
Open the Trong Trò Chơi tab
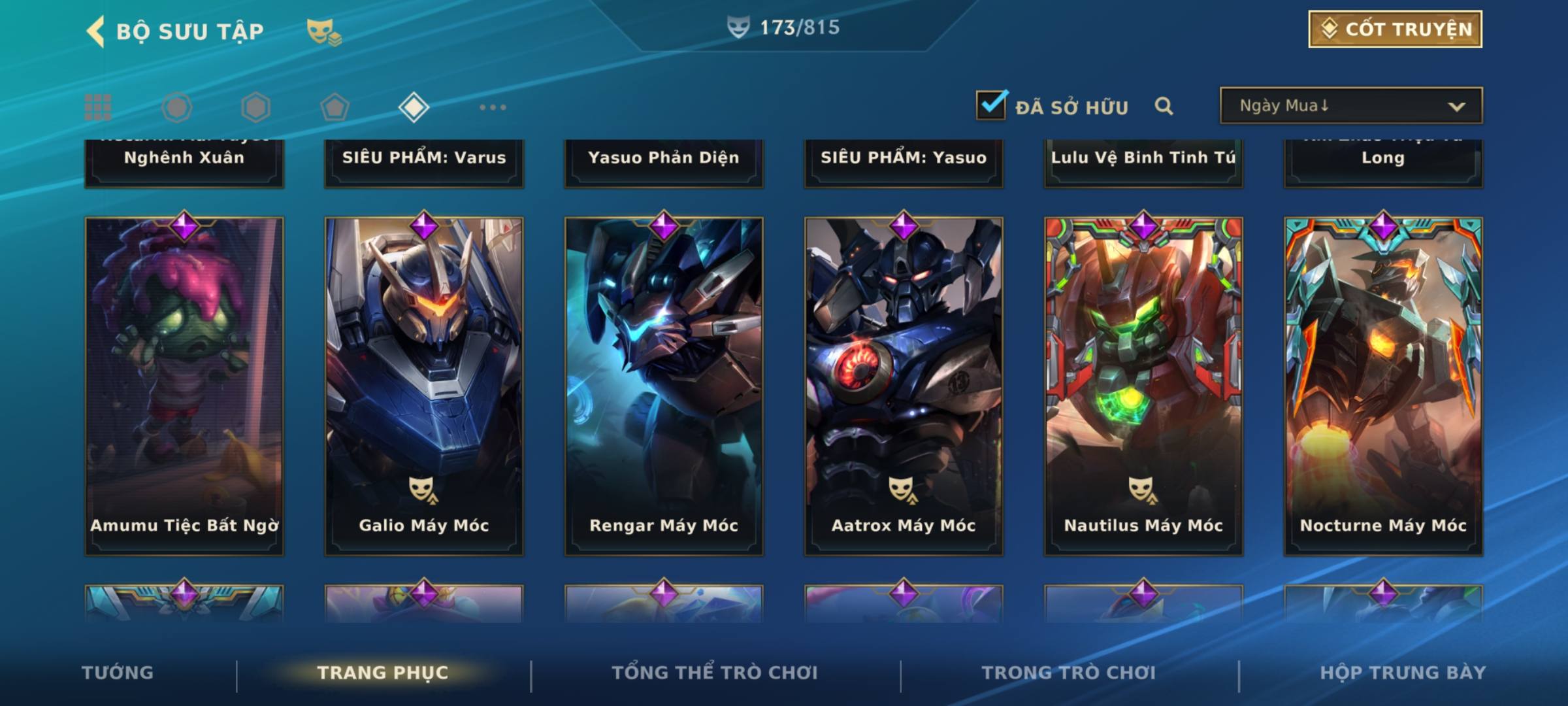click(1069, 673)
